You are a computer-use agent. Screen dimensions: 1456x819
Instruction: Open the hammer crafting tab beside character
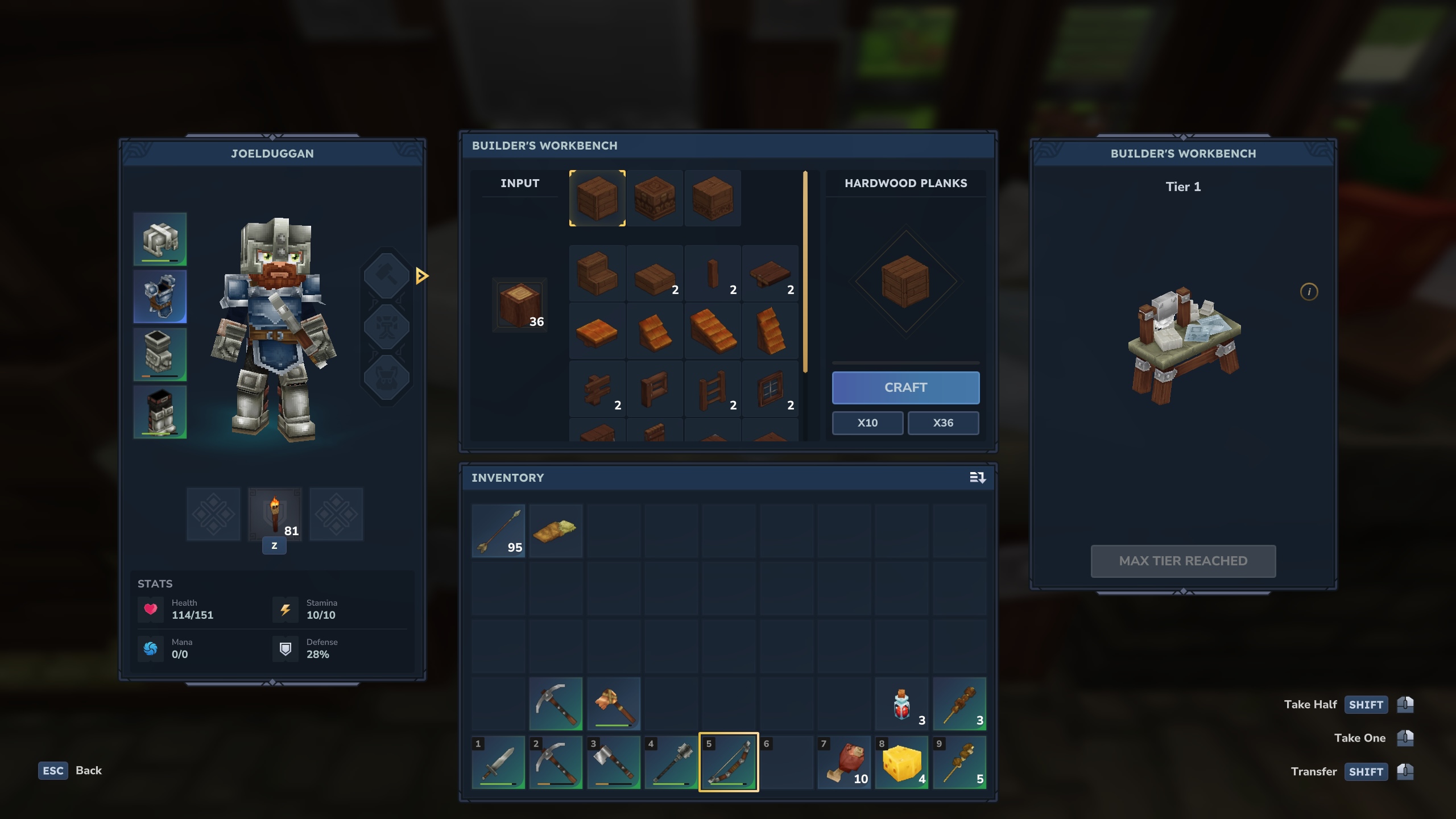pyautogui.click(x=387, y=276)
